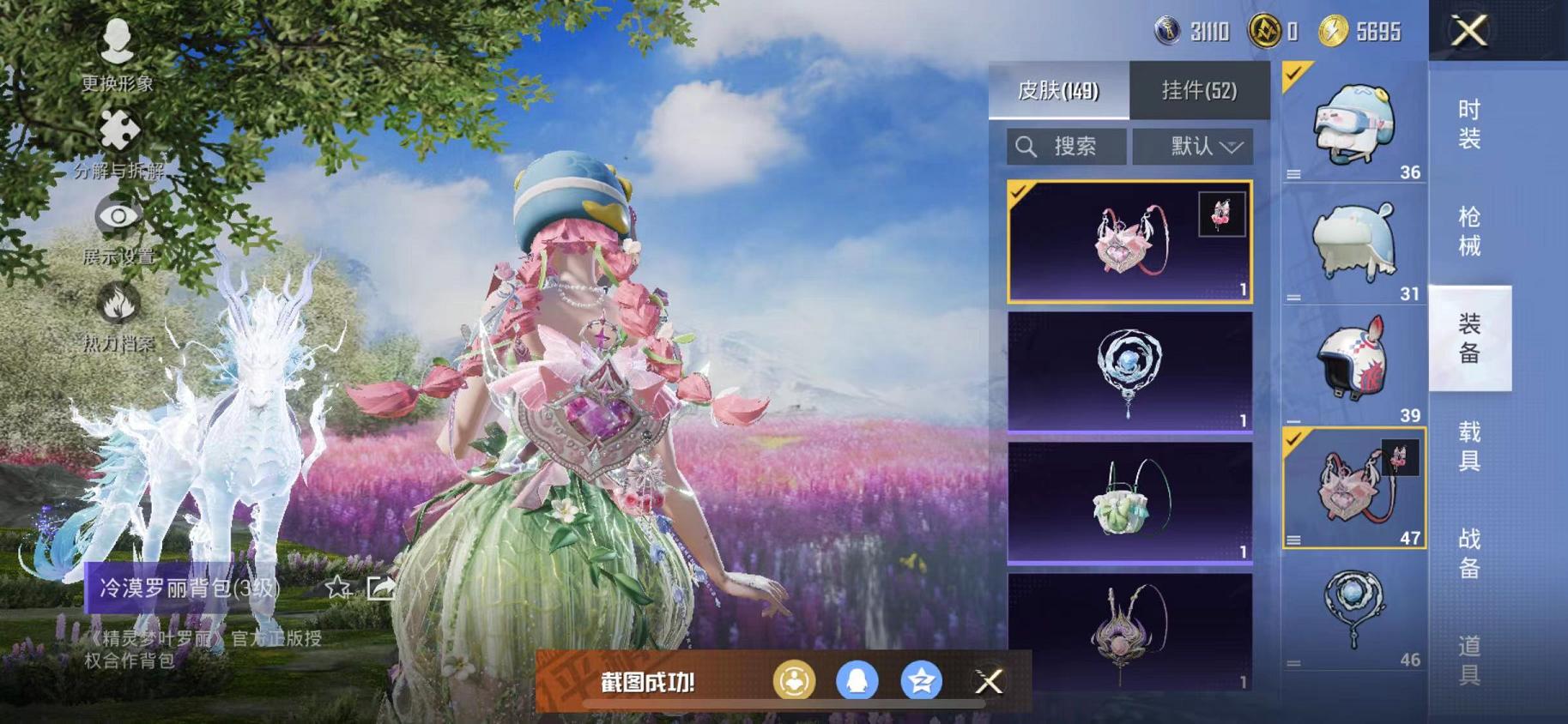Open the 更换形象 appearance changer
This screenshot has height=724, width=1568.
(118, 51)
